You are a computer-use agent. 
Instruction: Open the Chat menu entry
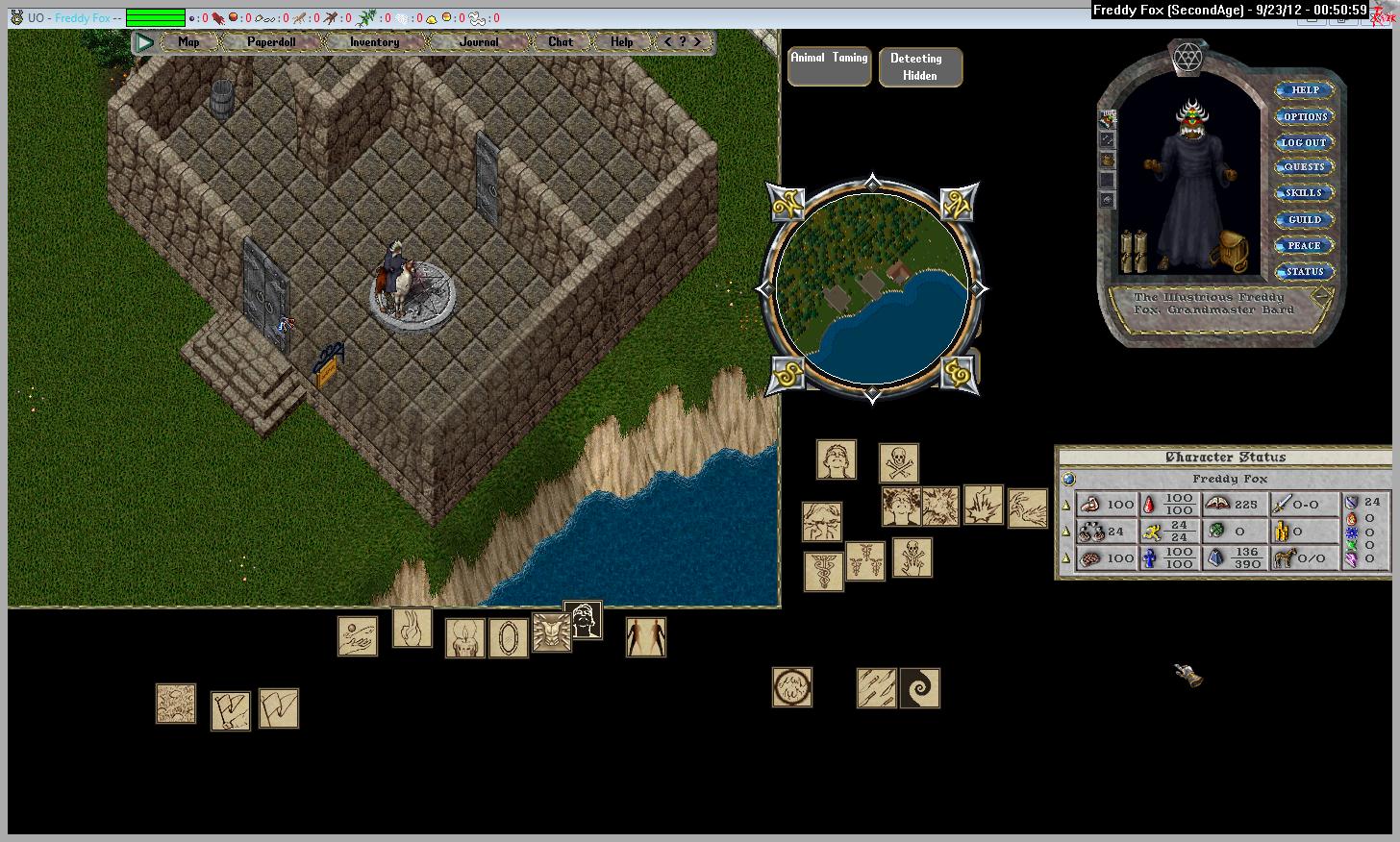(x=561, y=42)
